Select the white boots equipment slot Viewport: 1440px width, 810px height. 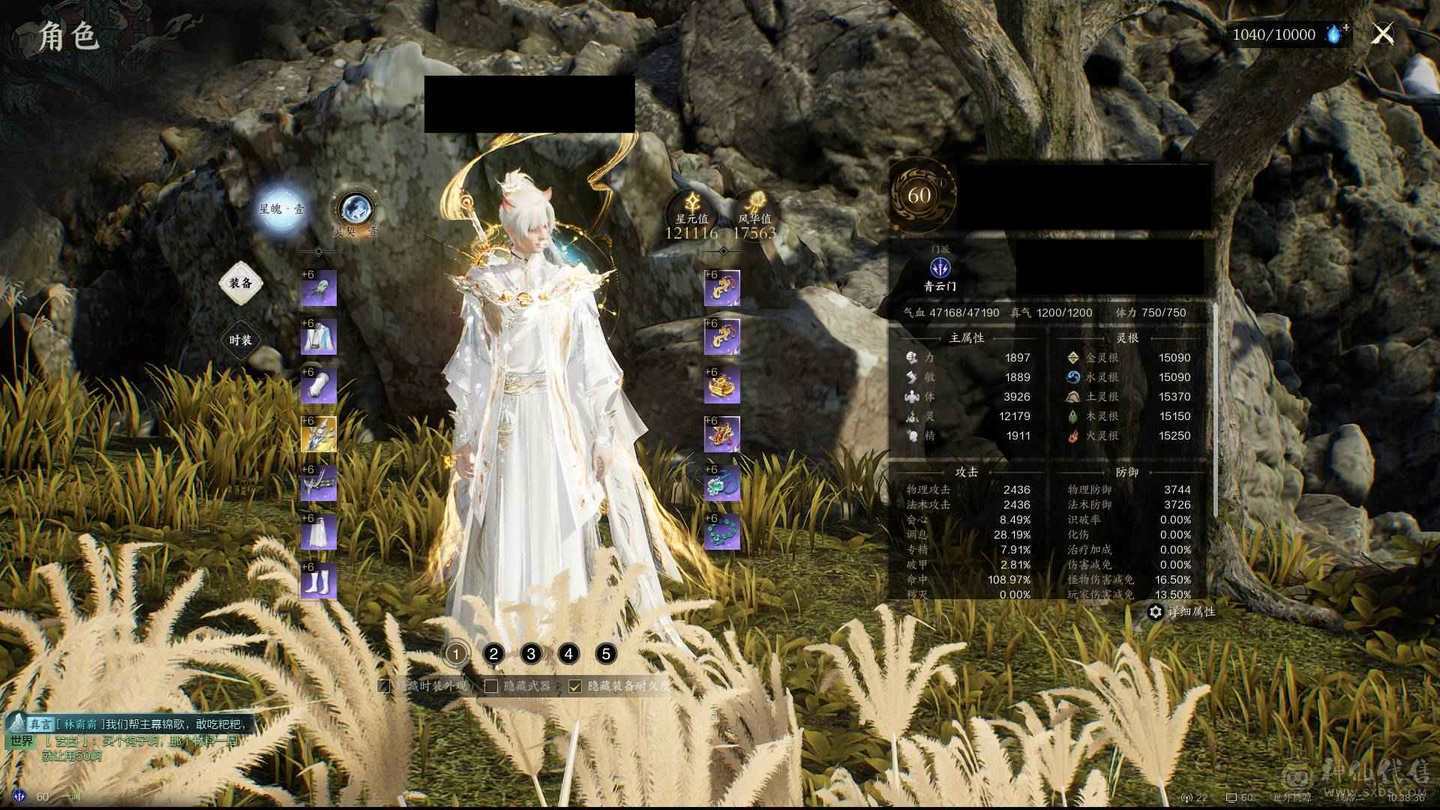(x=319, y=582)
